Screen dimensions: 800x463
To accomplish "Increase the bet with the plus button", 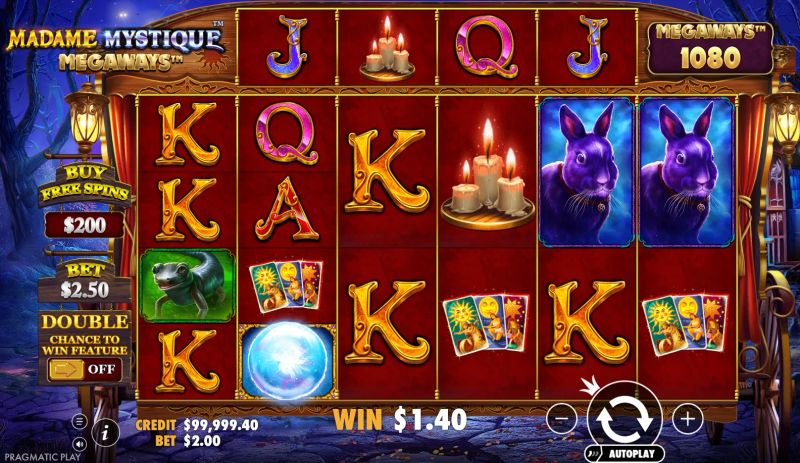I will [x=687, y=418].
